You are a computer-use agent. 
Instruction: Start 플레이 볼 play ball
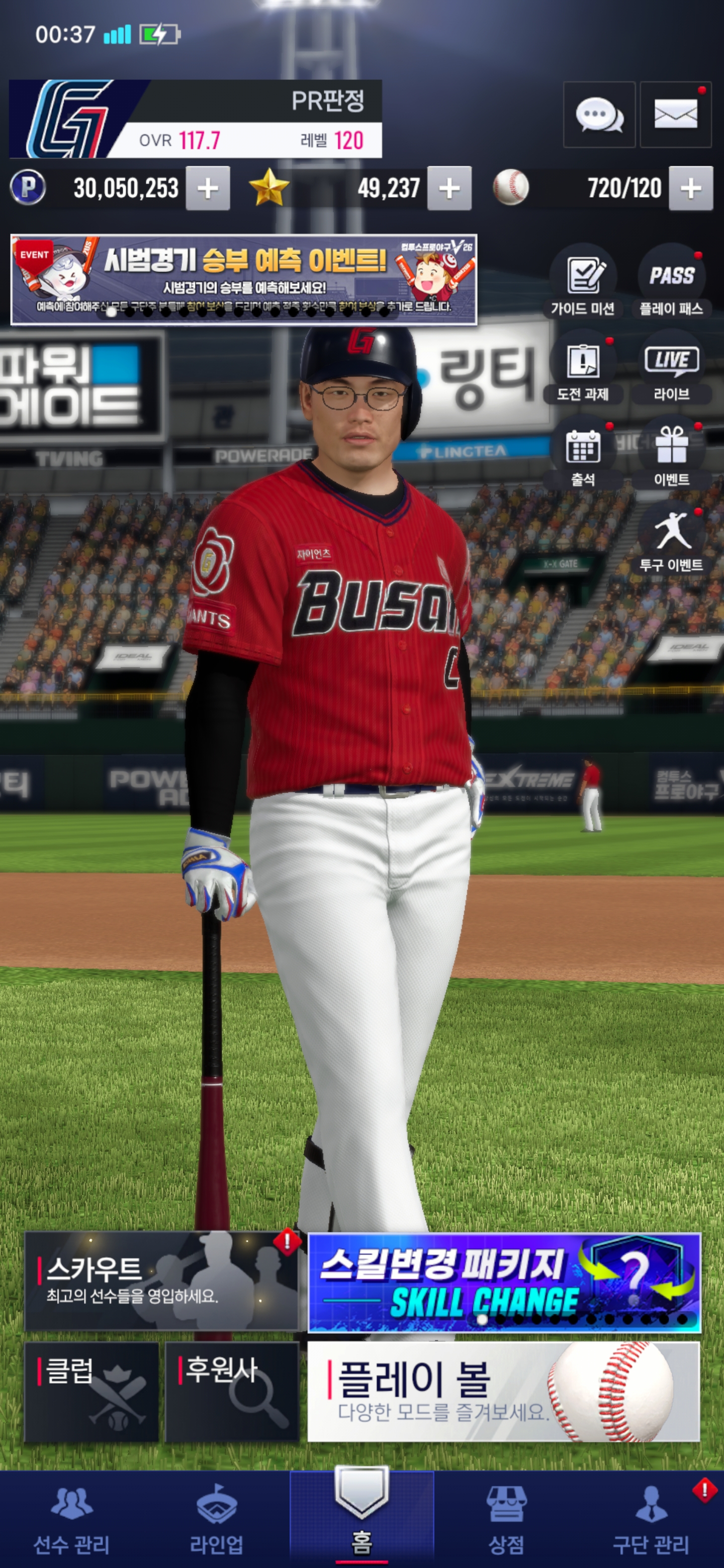pyautogui.click(x=504, y=1392)
